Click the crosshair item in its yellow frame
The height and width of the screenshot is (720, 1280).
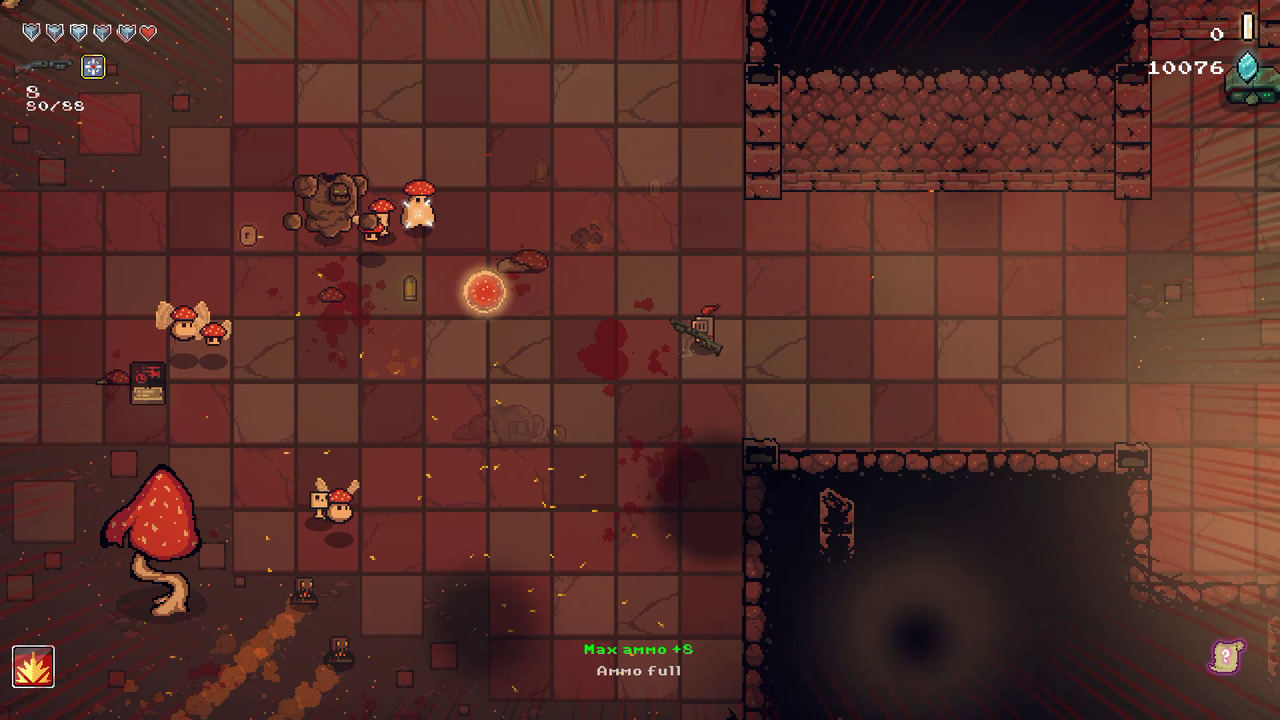click(x=93, y=67)
